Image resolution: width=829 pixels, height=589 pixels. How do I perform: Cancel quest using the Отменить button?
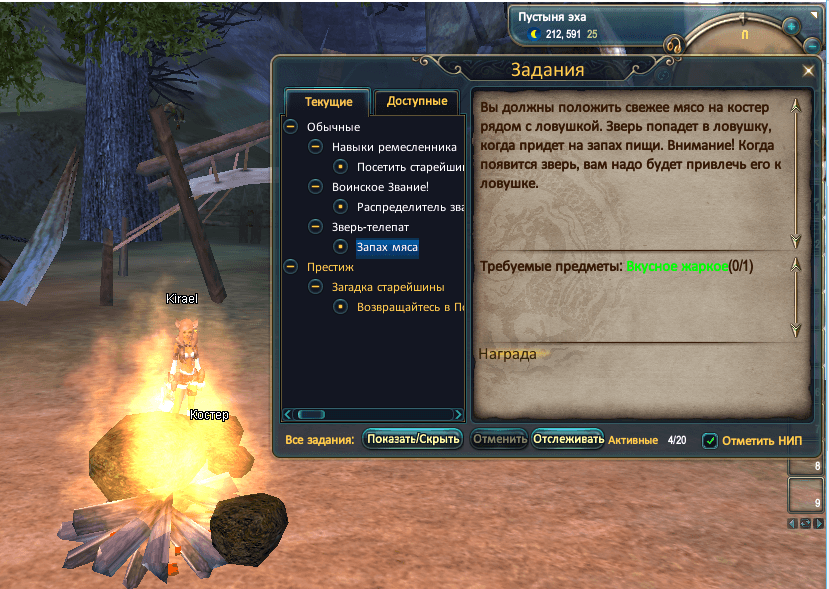[x=499, y=439]
